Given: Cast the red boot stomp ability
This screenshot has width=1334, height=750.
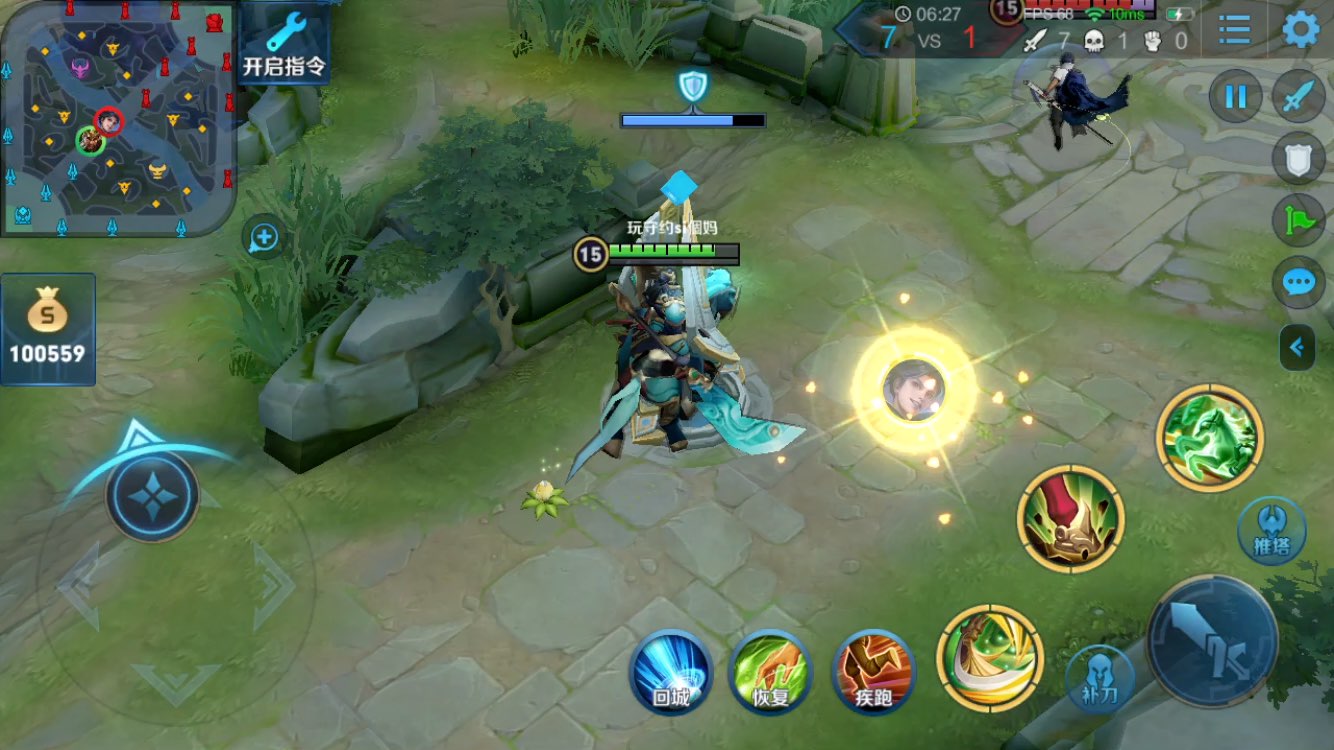Looking at the screenshot, I should click(1071, 519).
